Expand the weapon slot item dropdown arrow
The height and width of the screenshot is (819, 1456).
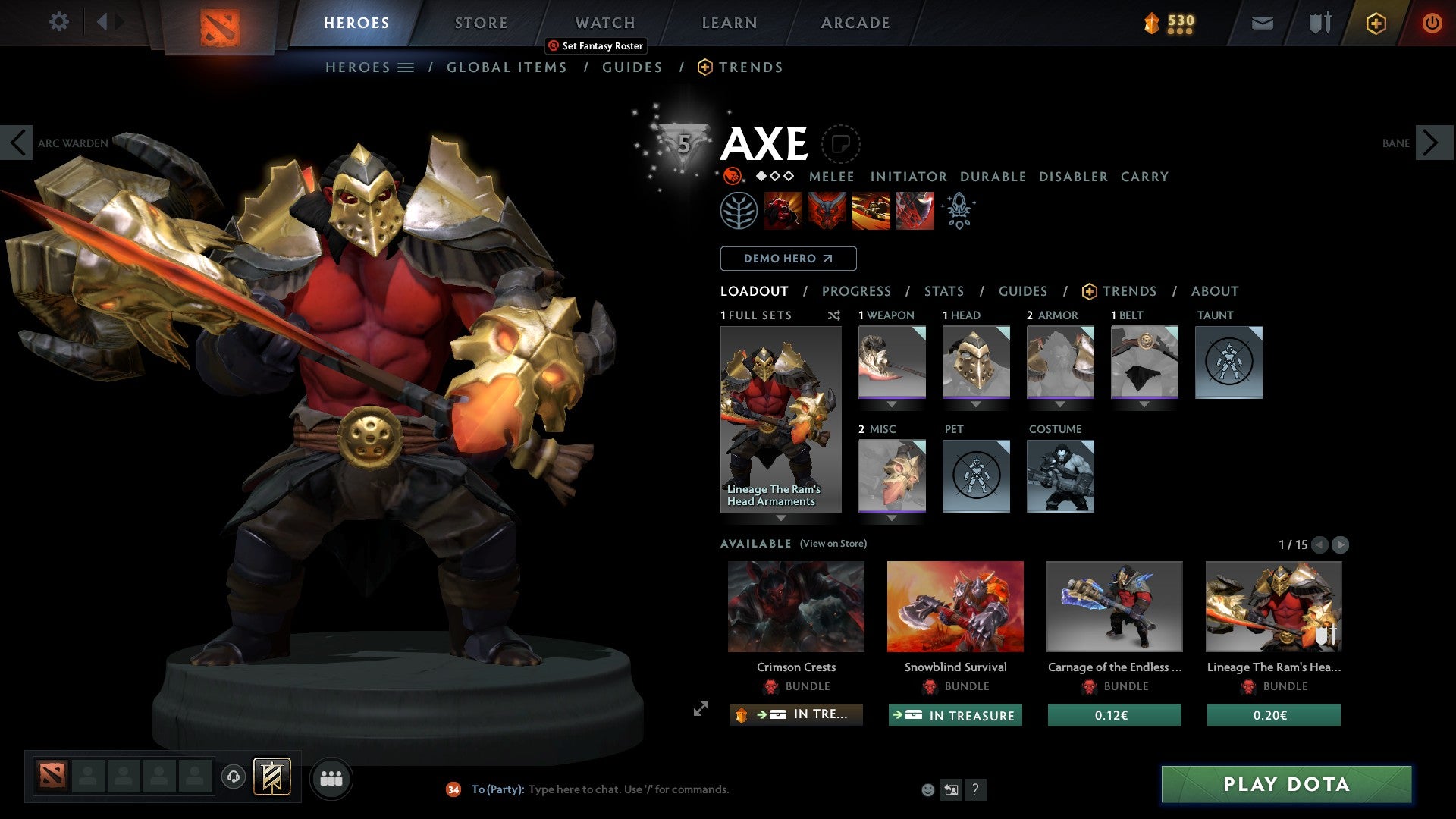click(892, 403)
